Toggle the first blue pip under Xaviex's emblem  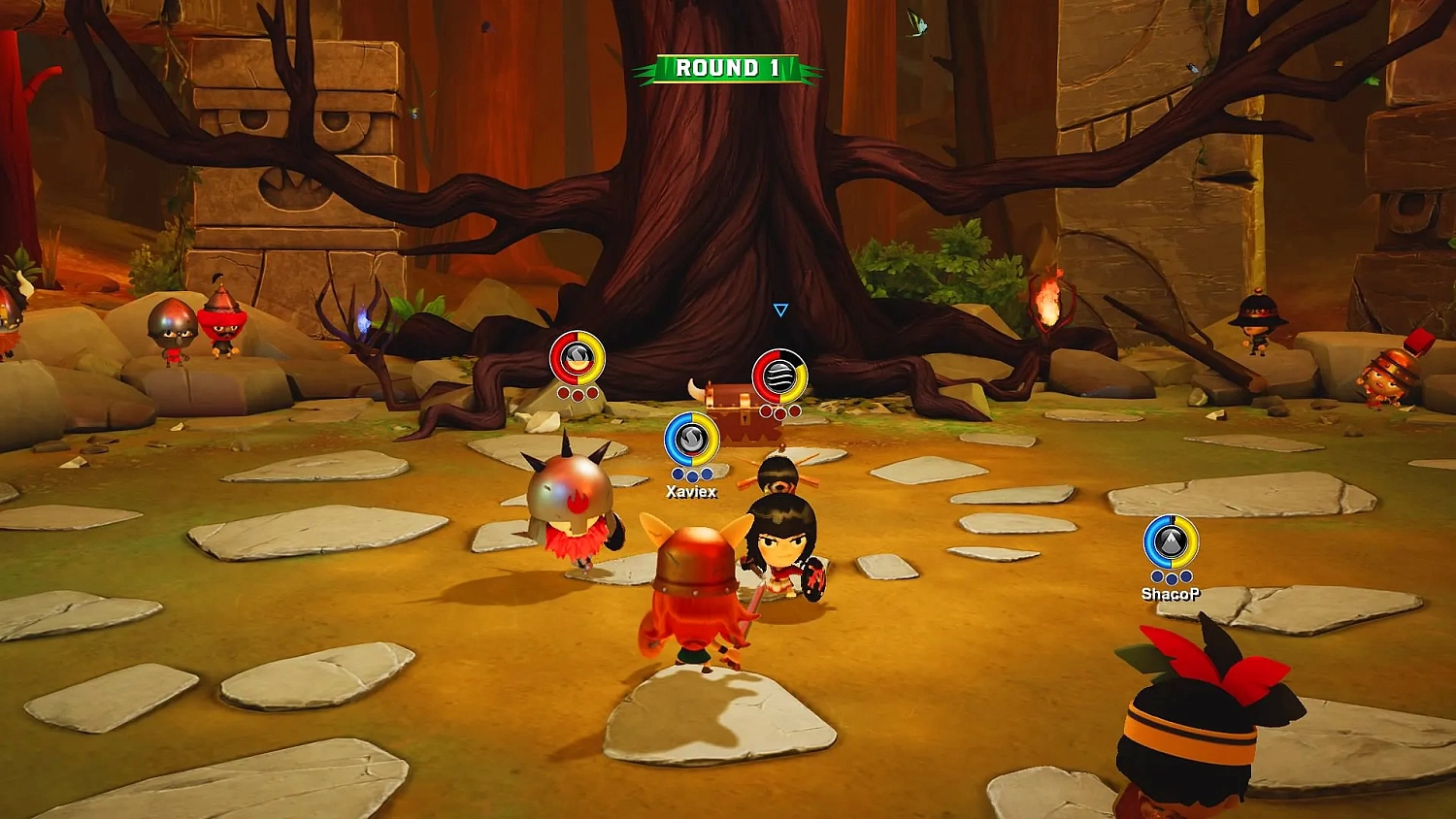click(677, 472)
